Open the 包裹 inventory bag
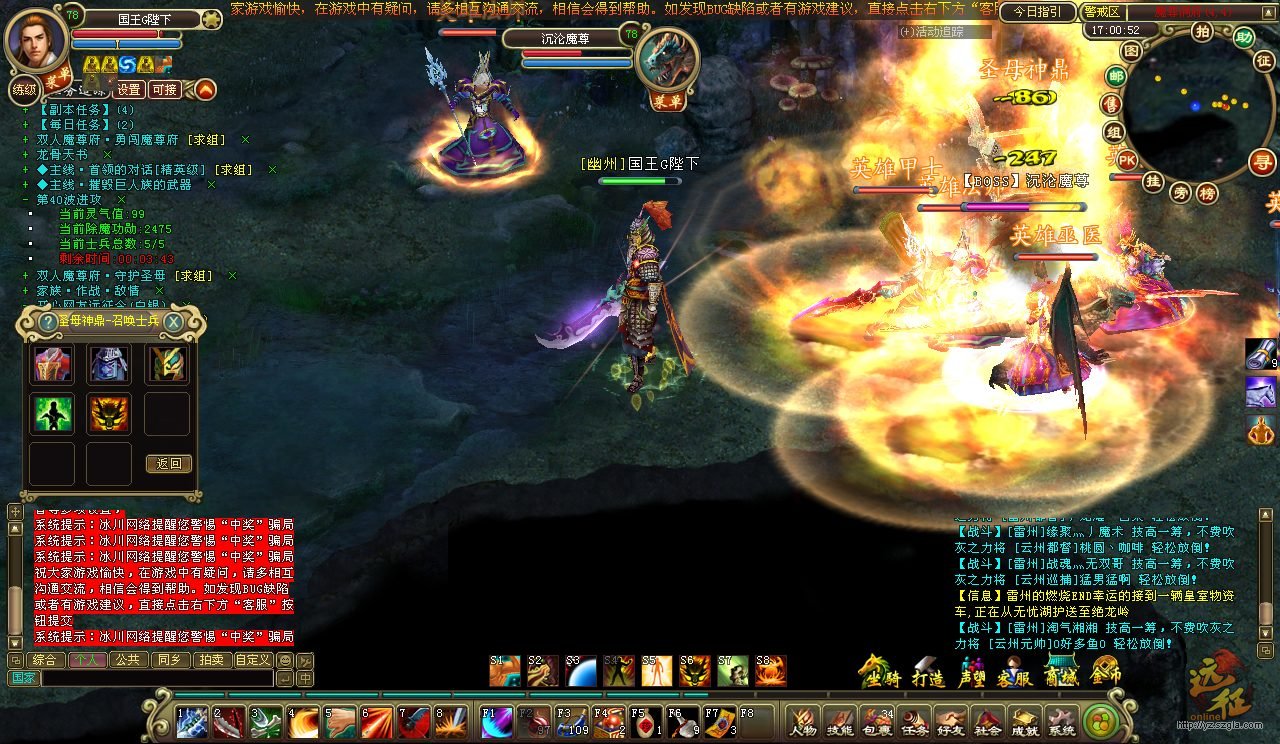Image resolution: width=1280 pixels, height=744 pixels. [x=878, y=722]
